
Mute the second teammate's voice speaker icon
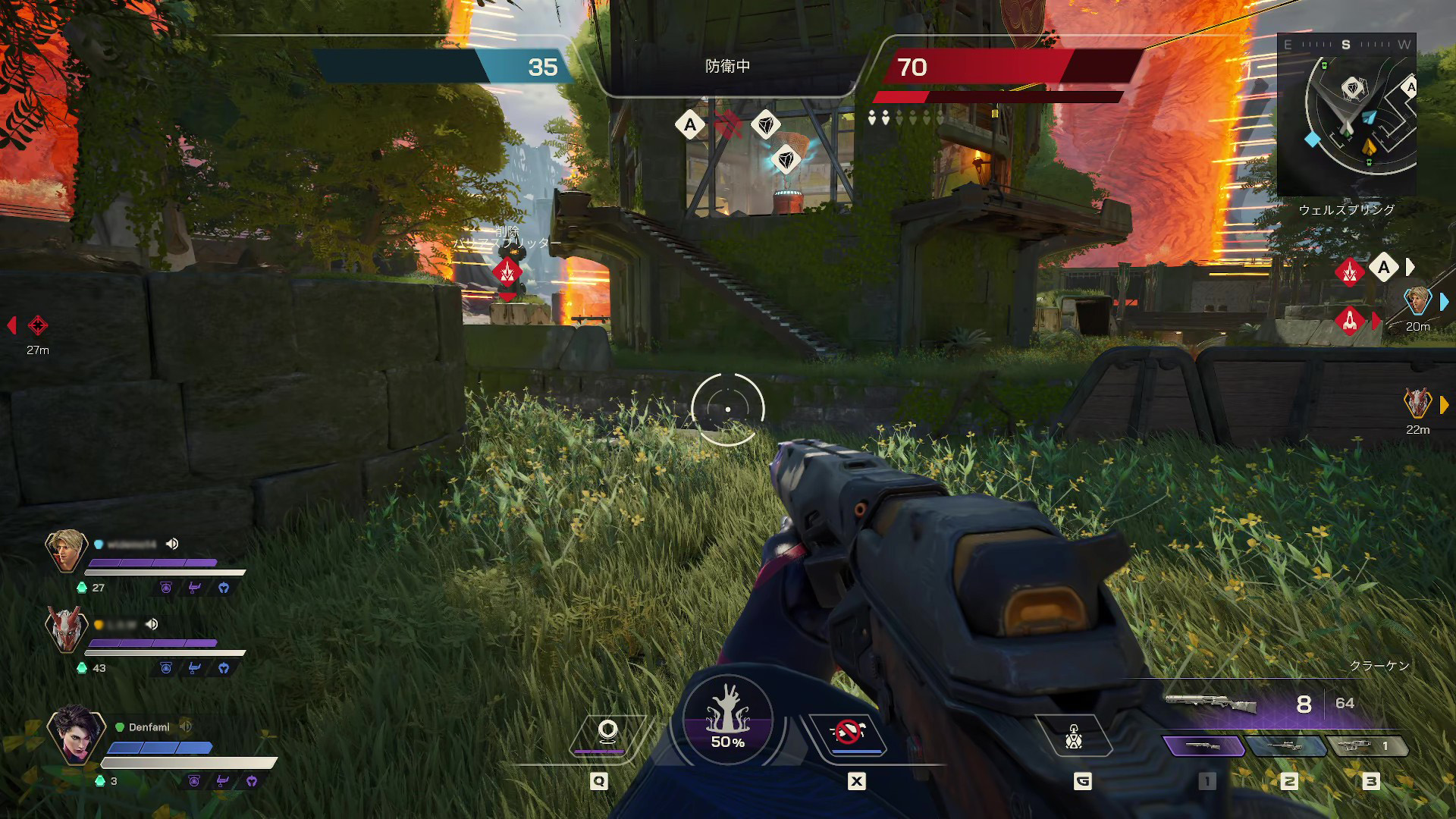[x=151, y=625]
